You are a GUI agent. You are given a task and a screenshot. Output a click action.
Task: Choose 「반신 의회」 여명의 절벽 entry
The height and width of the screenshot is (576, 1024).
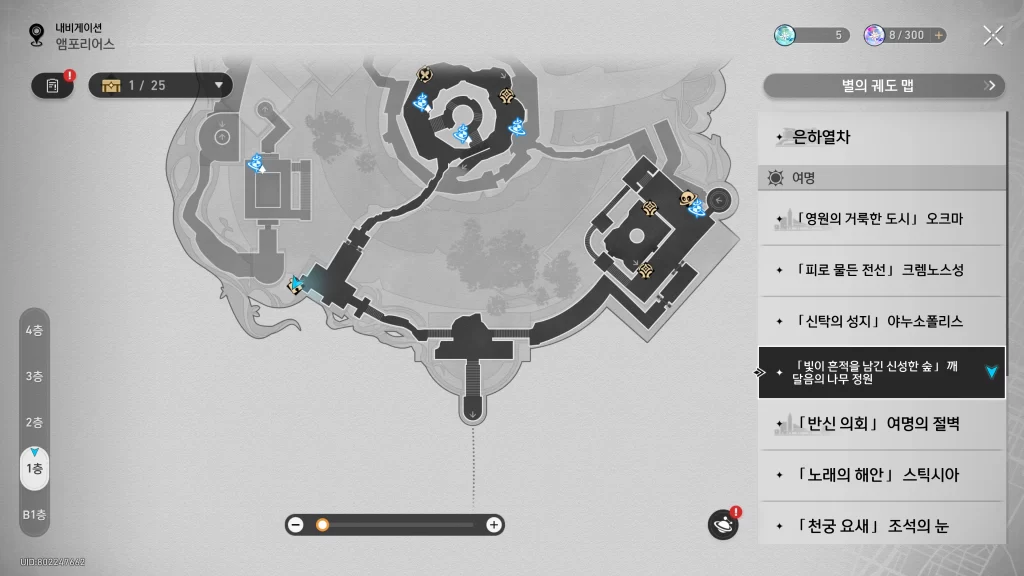click(880, 424)
